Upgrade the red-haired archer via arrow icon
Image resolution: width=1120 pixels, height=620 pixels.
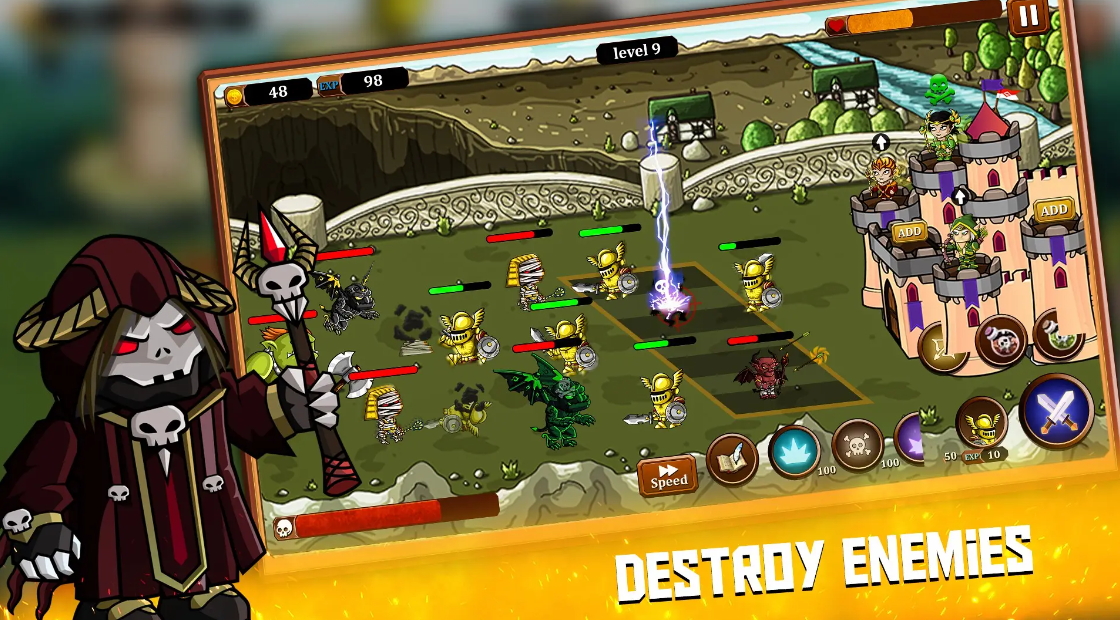coord(881,143)
